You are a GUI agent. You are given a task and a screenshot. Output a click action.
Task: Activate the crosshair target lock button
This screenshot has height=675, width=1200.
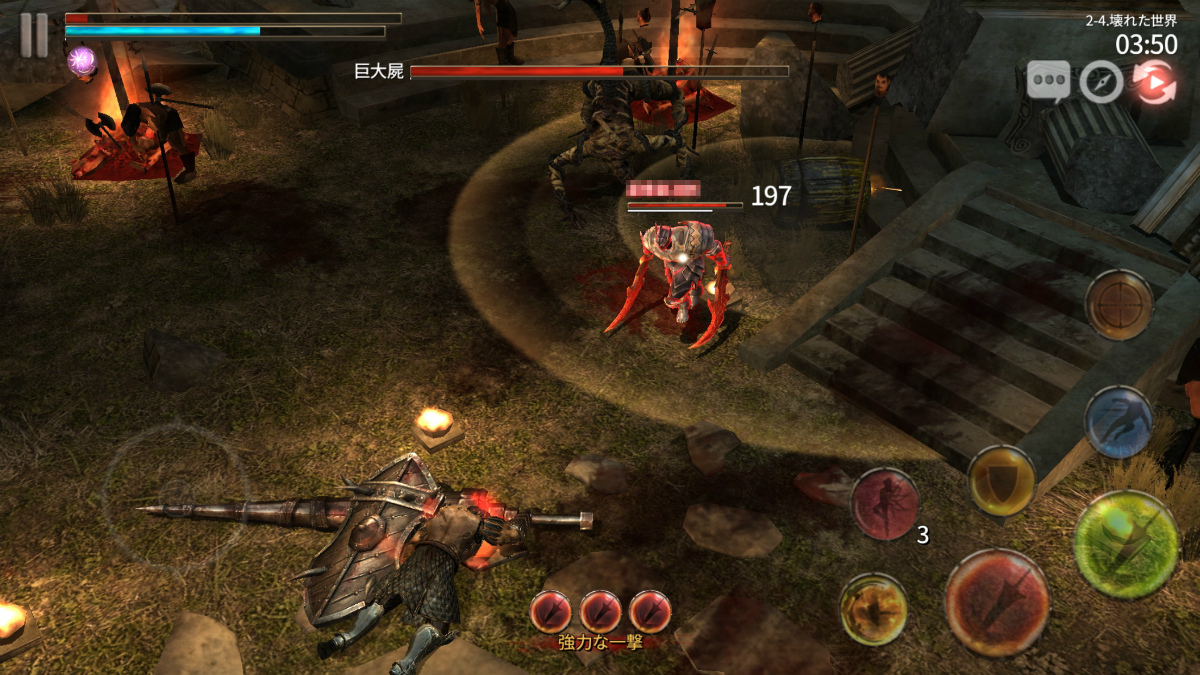1119,304
